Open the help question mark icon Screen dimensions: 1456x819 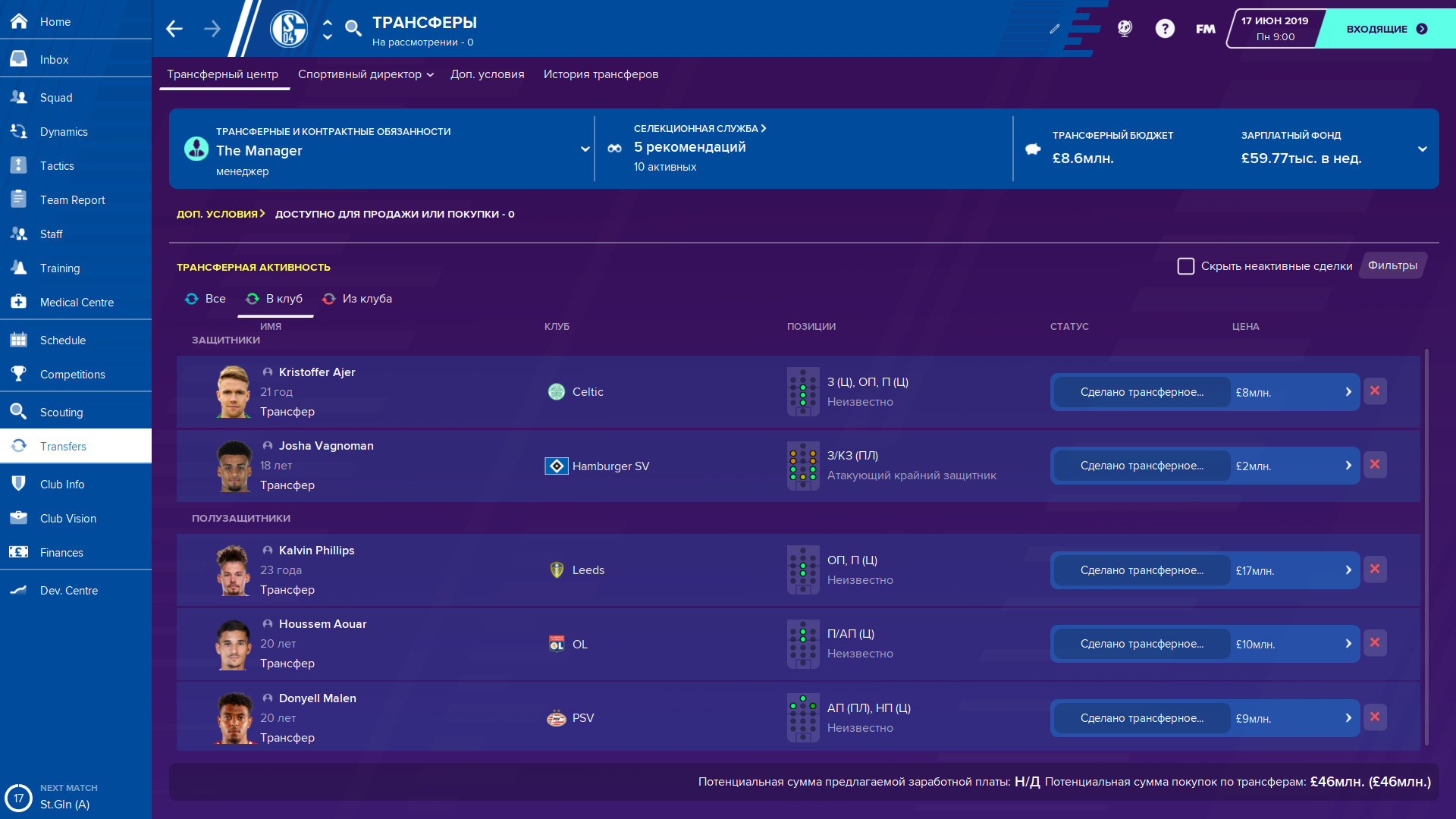click(1166, 28)
